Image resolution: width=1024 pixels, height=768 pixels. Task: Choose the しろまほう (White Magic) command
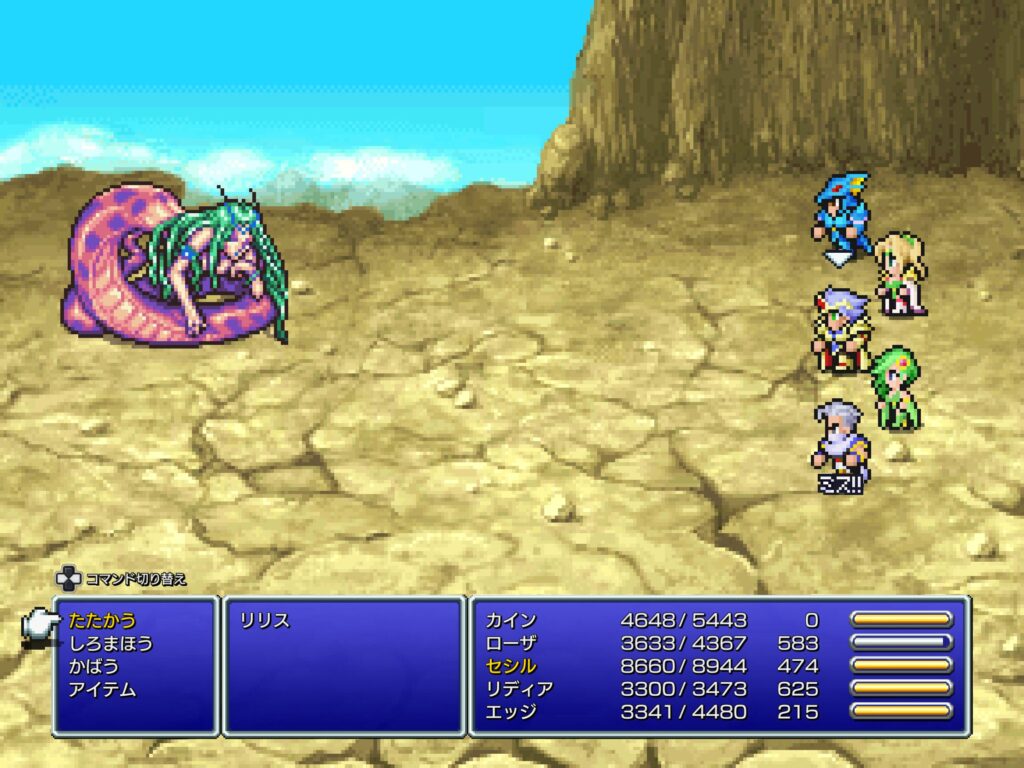click(x=111, y=643)
